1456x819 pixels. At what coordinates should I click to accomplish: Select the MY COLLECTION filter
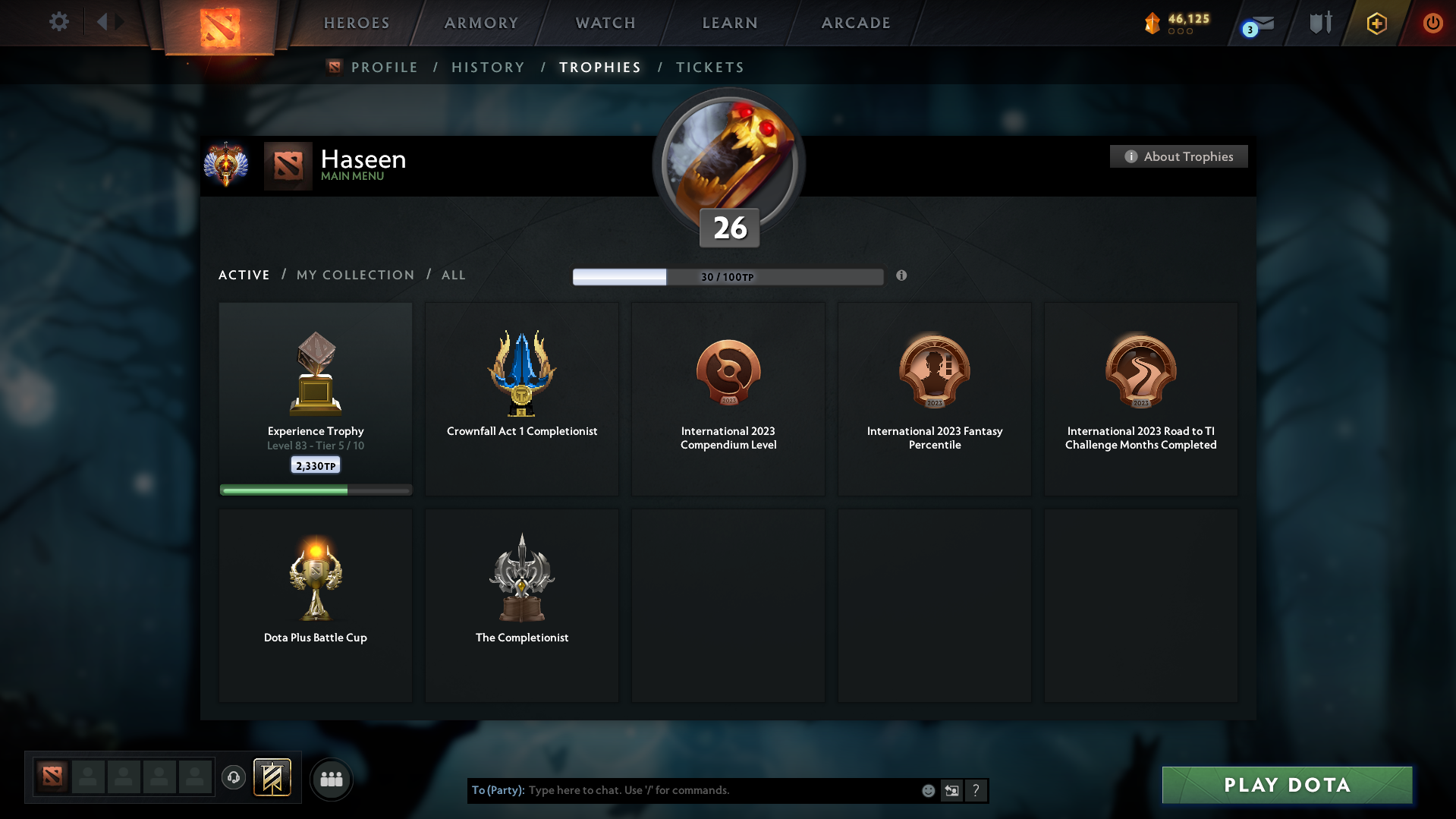(354, 275)
